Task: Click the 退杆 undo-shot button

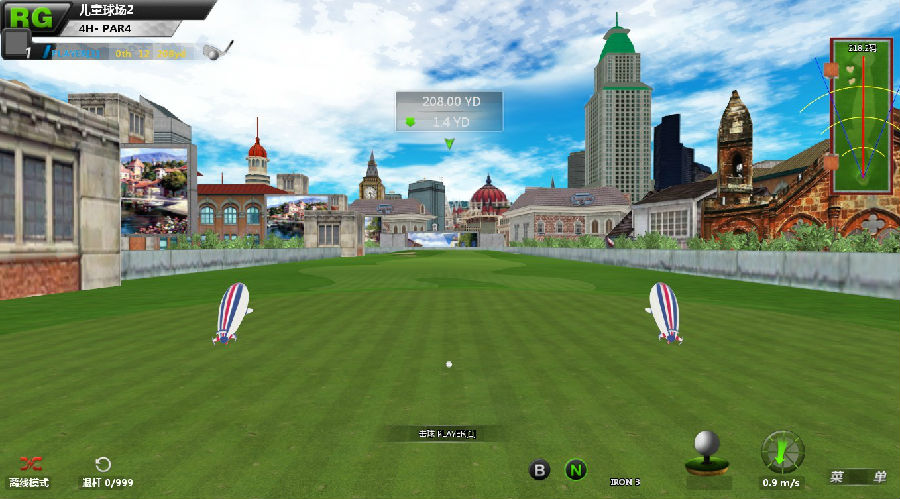Action: click(x=103, y=464)
